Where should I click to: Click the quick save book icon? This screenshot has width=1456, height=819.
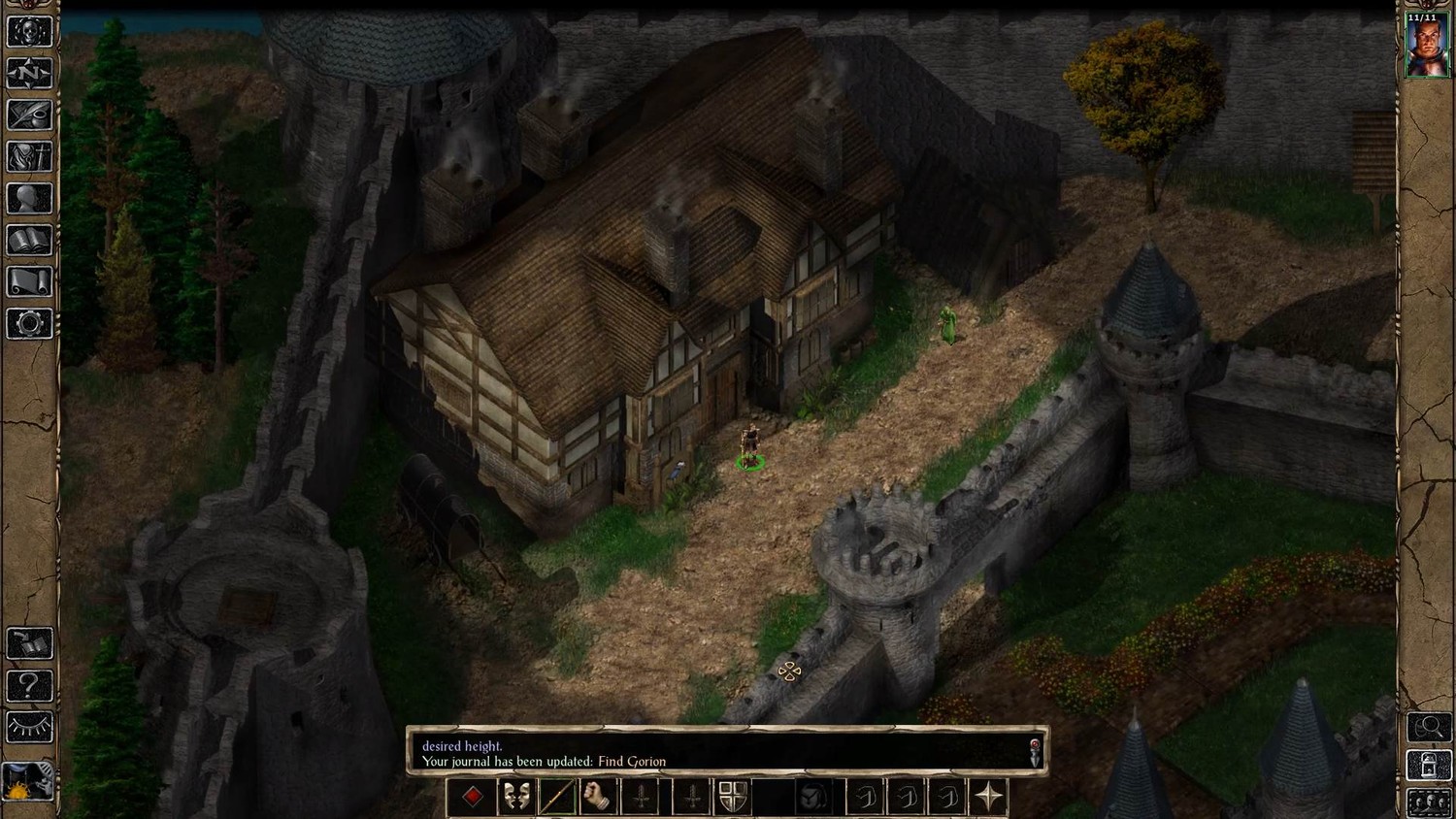(x=29, y=643)
